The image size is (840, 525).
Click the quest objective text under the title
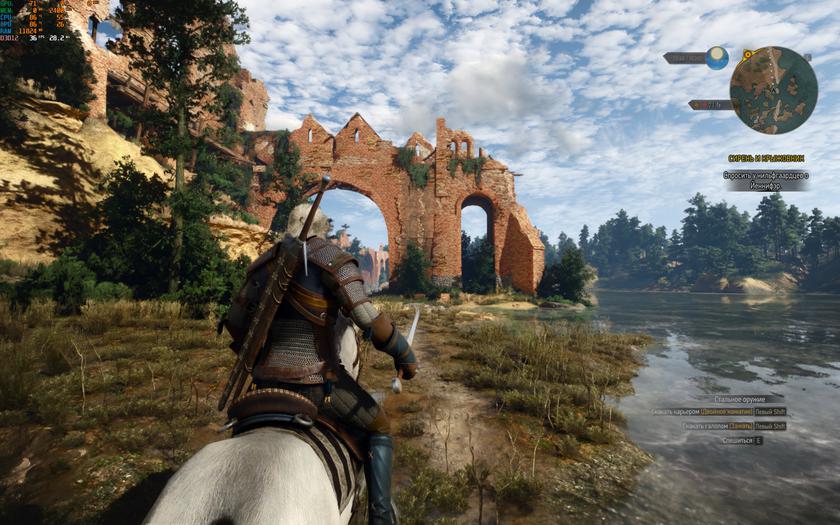click(x=766, y=180)
